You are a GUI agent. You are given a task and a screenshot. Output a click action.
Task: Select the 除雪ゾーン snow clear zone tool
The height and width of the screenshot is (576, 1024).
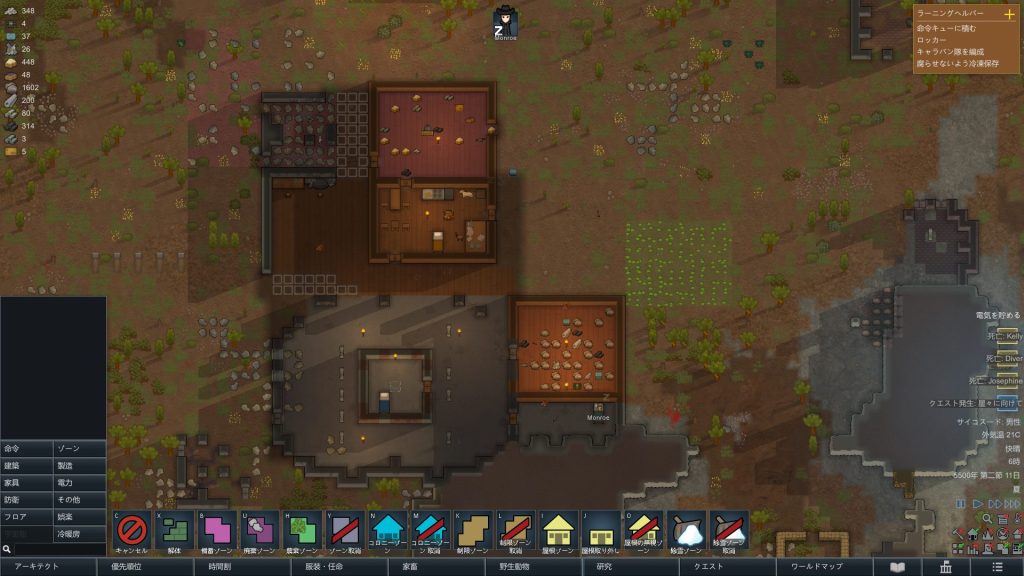click(x=686, y=530)
